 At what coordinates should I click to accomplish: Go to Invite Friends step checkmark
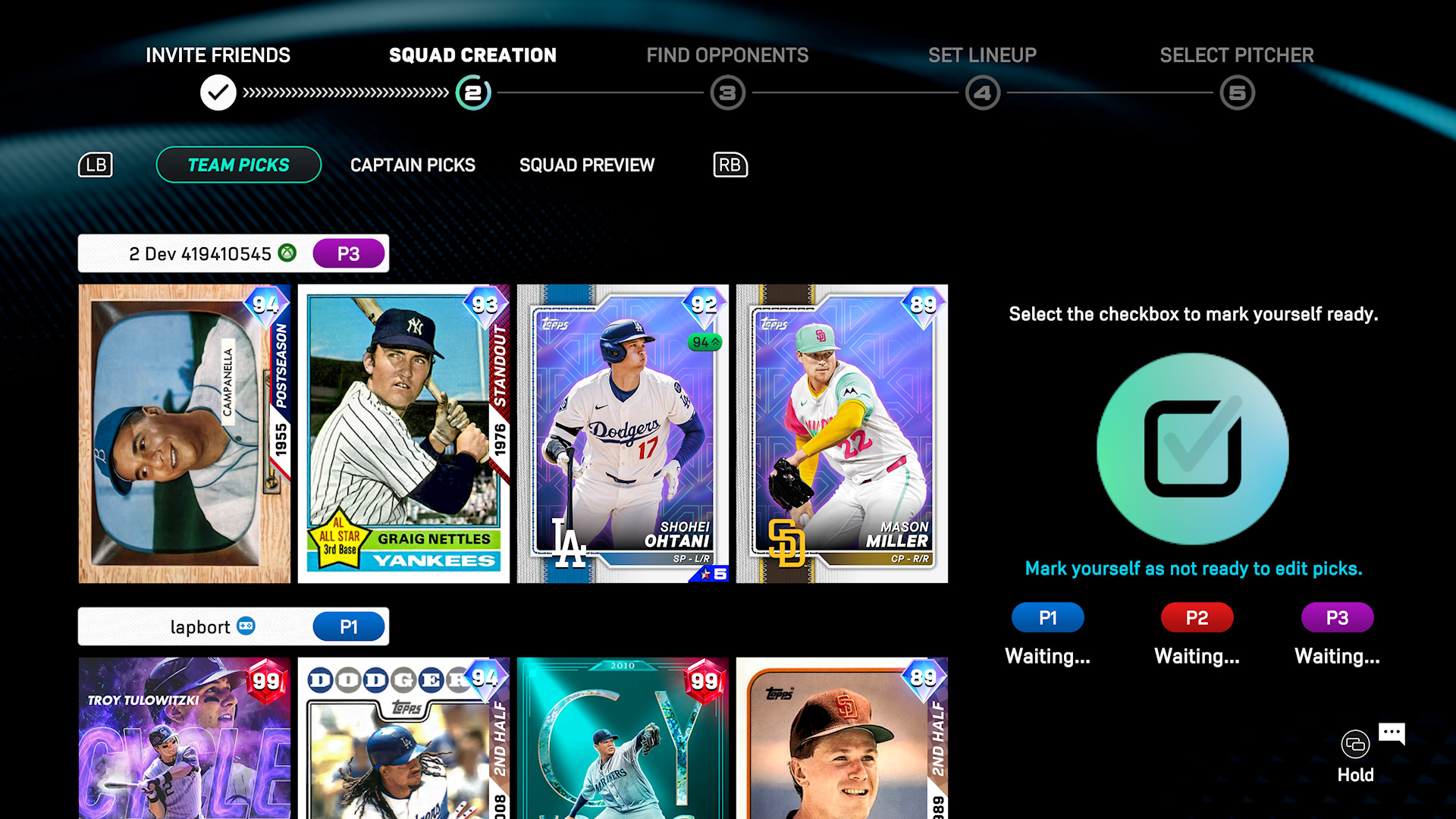218,93
